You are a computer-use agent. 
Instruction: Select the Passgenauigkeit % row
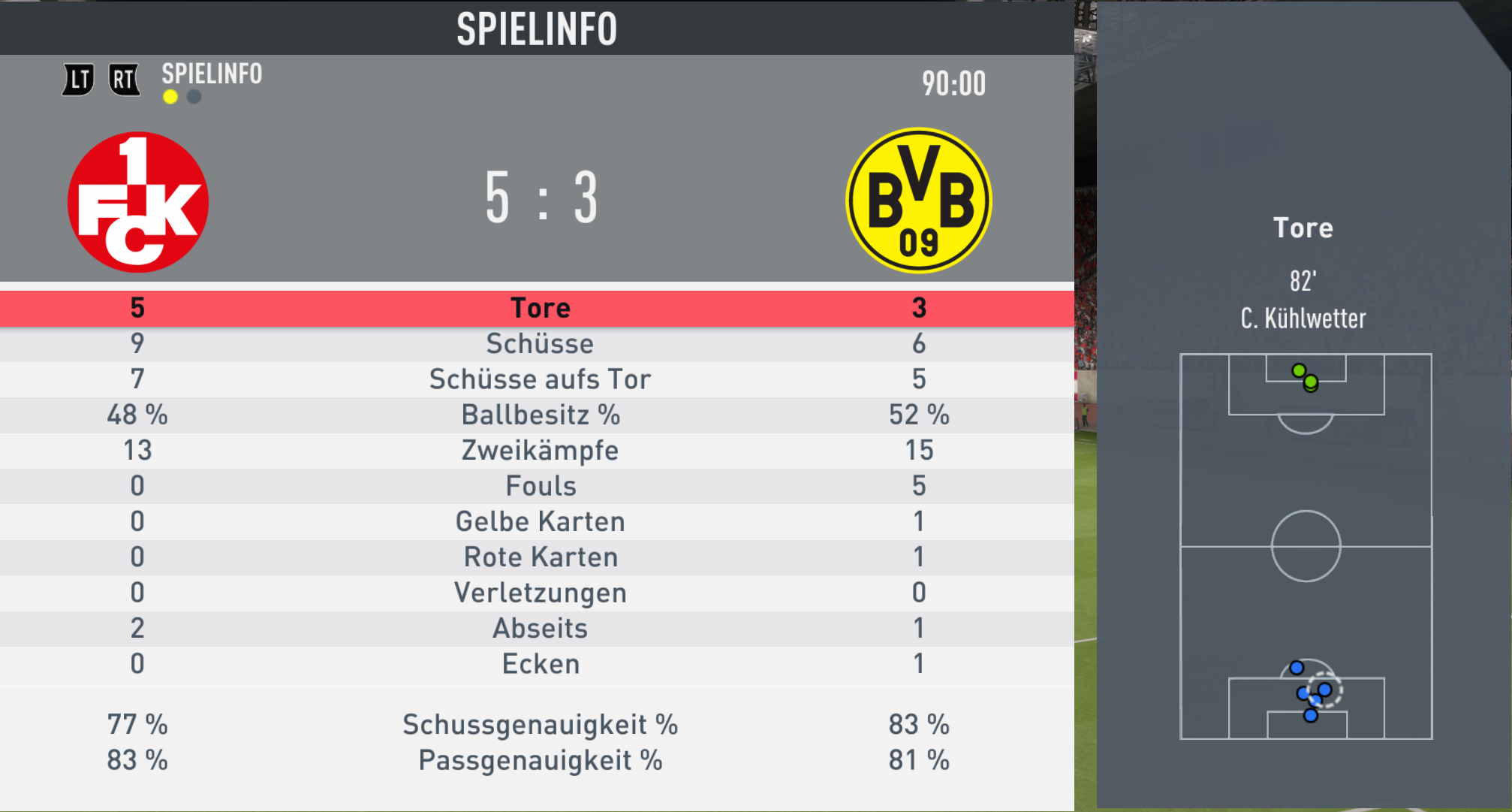539,760
